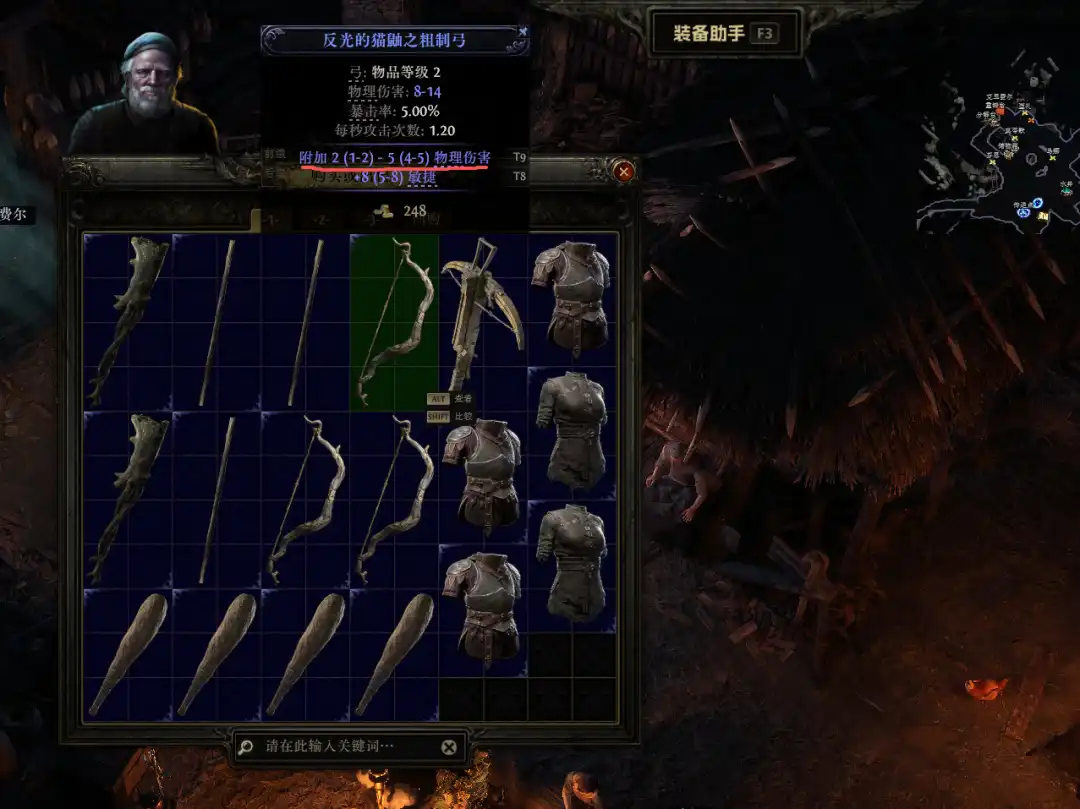The image size is (1080, 809).
Task: Switch to vendor tab 2
Action: 319,219
